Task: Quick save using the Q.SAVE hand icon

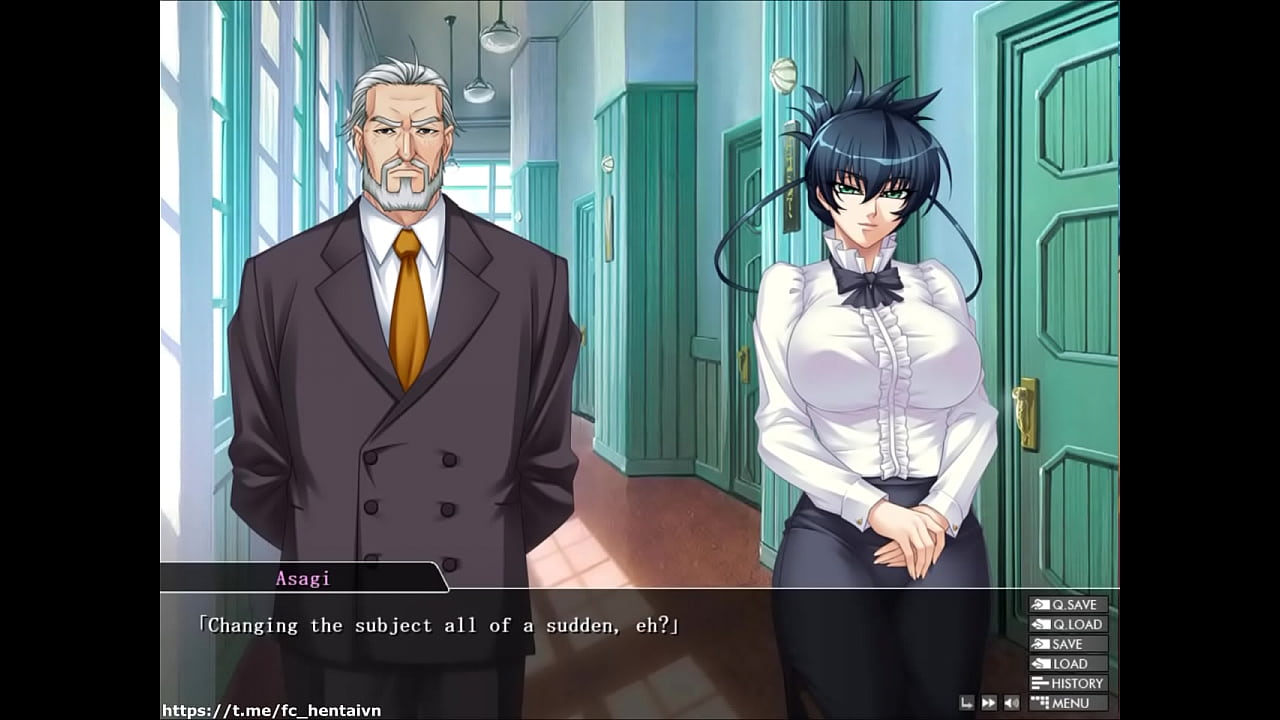Action: [x=1041, y=605]
